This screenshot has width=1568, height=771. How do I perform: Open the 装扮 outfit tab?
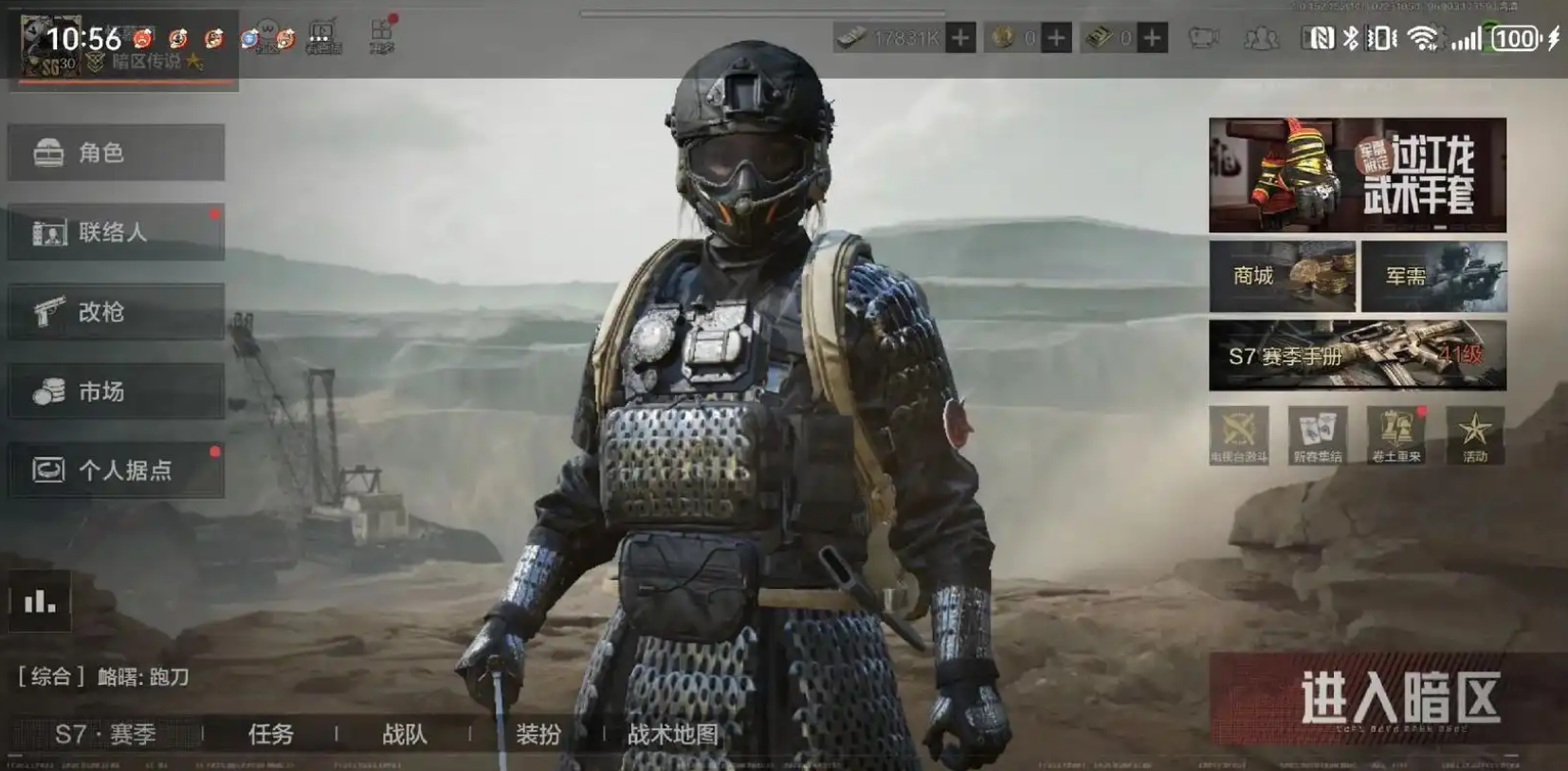(x=538, y=734)
